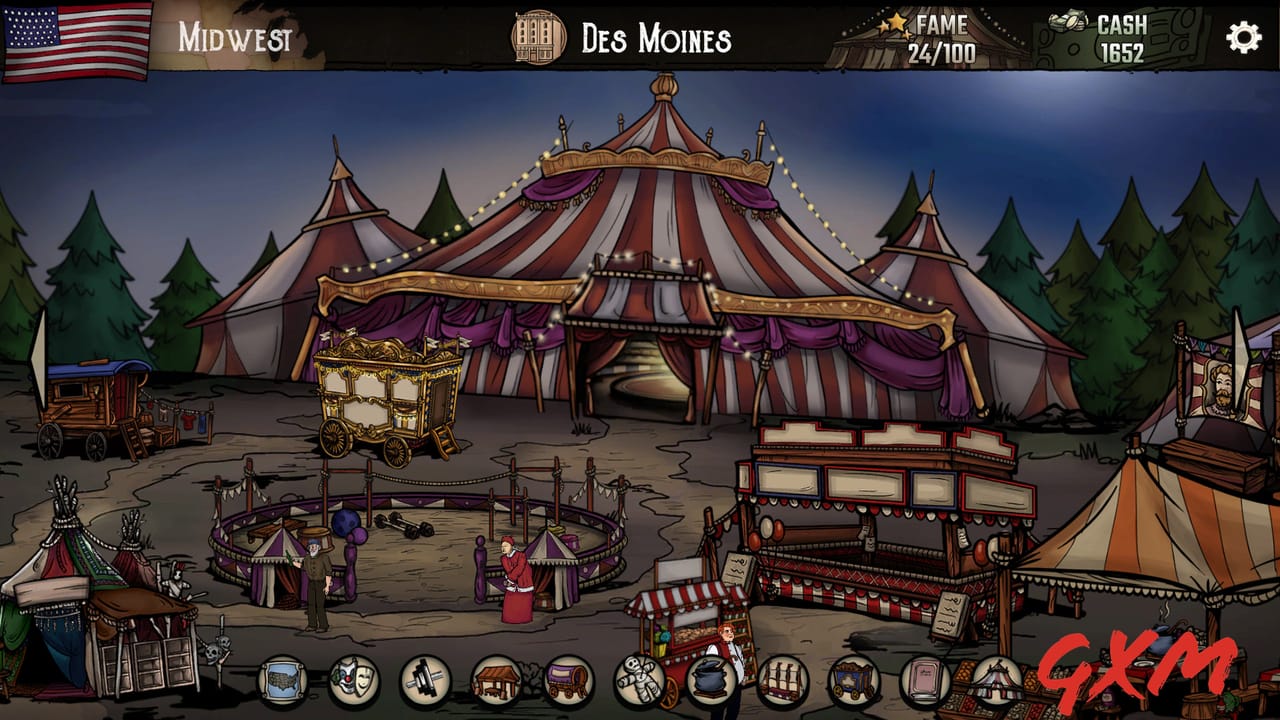
Task: Click the golden ticket wagon in the scene
Action: coord(385,400)
